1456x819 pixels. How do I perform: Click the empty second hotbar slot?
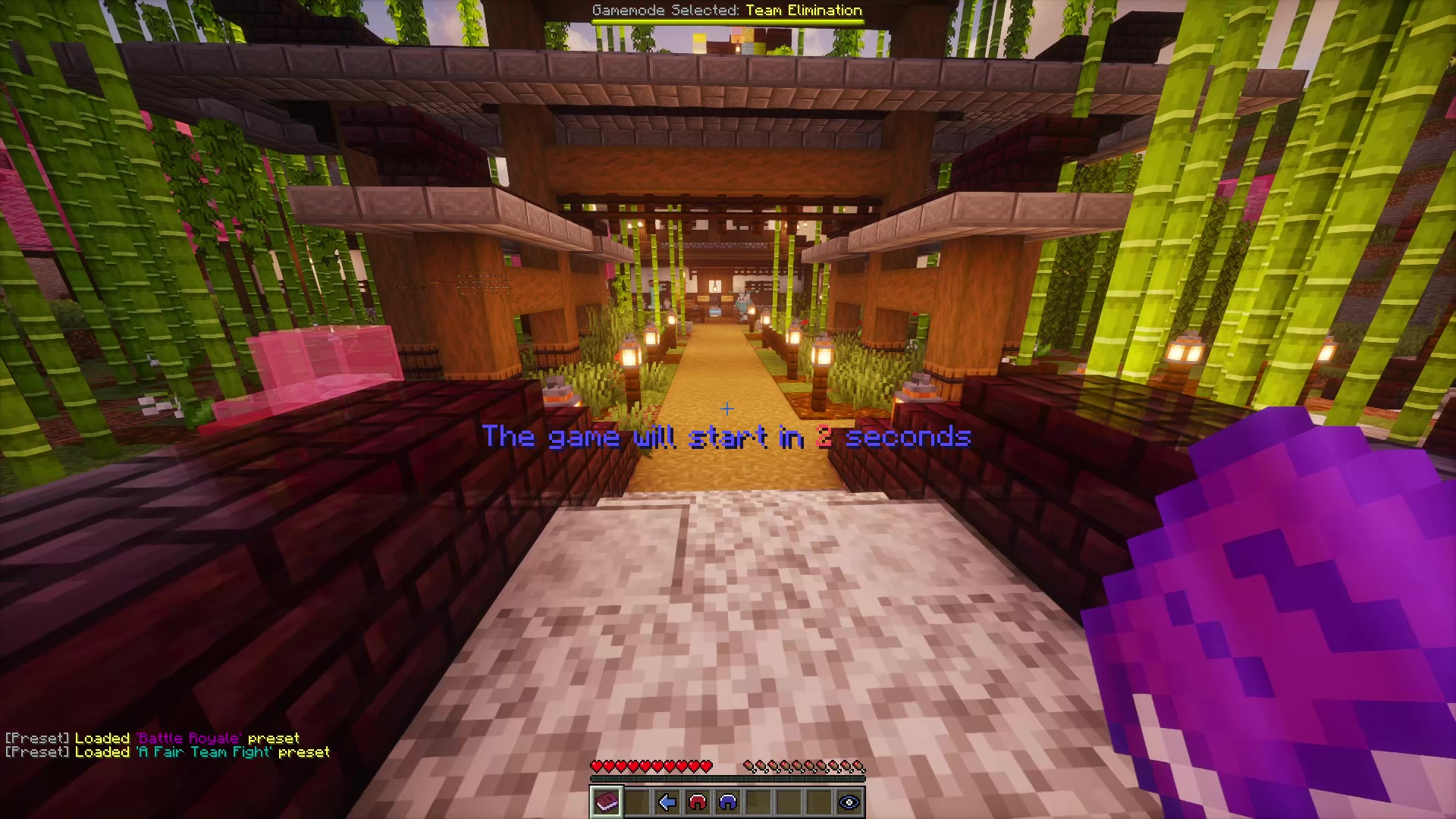click(x=637, y=802)
